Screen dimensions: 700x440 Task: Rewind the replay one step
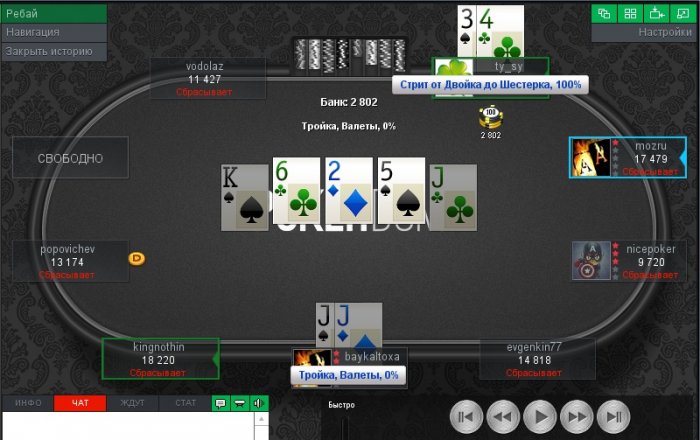[x=502, y=416]
